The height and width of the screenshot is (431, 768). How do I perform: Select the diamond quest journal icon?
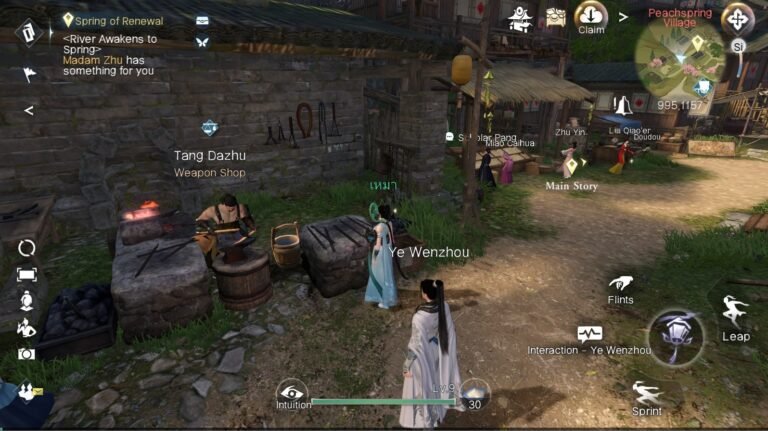click(x=28, y=32)
